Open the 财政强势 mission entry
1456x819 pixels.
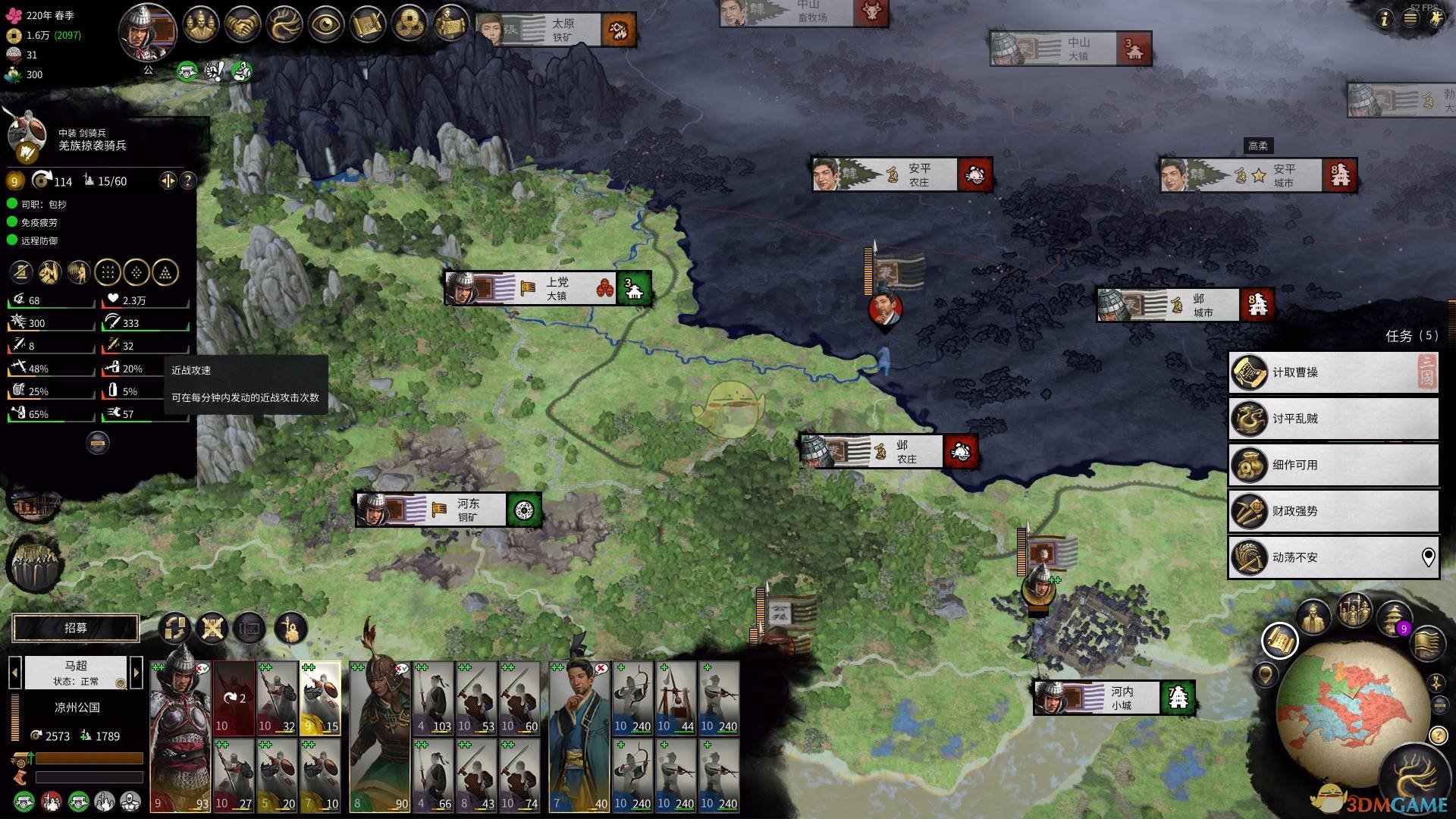coord(1332,511)
